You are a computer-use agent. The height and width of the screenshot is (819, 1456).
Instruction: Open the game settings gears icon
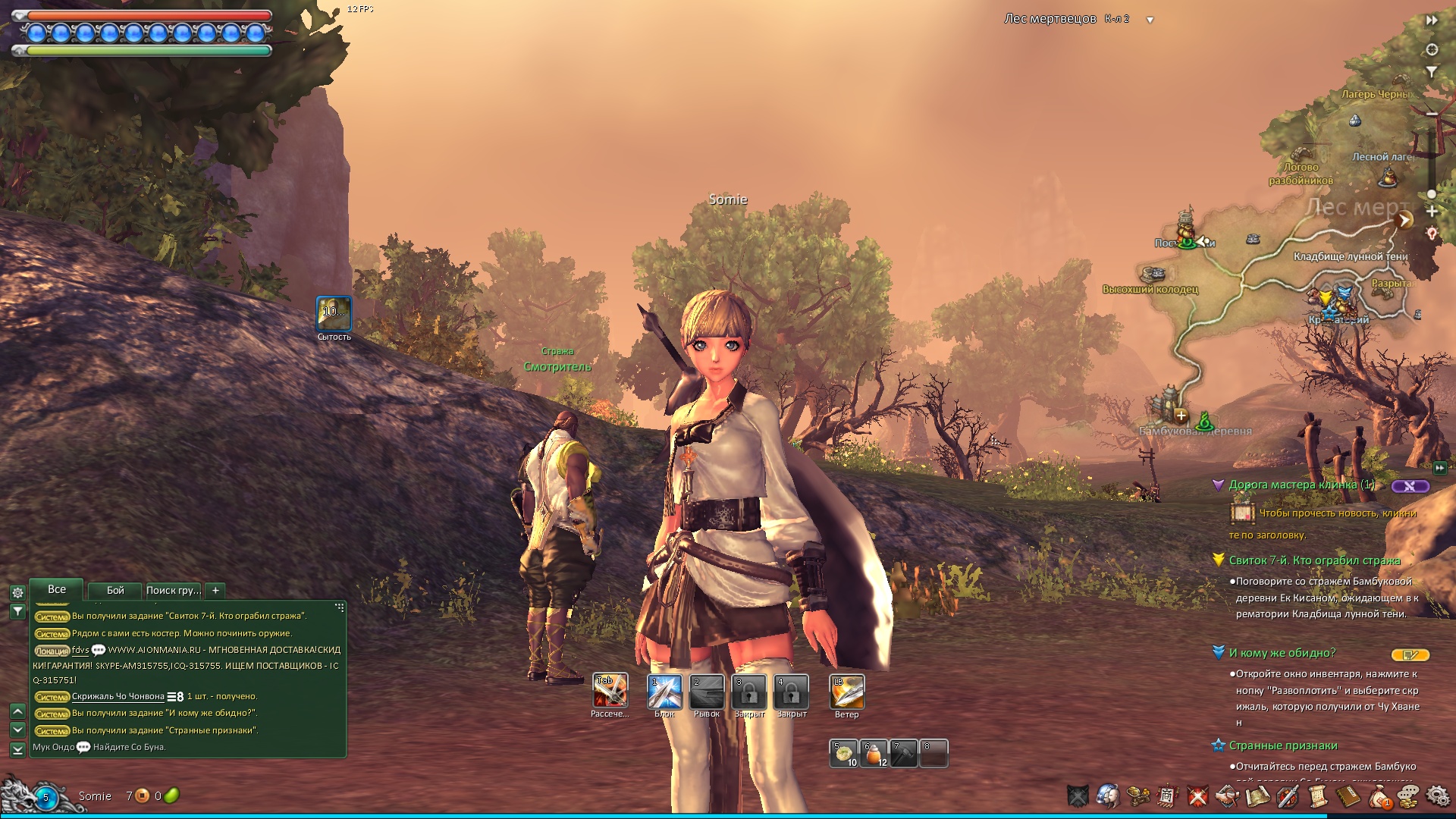pos(1437,796)
